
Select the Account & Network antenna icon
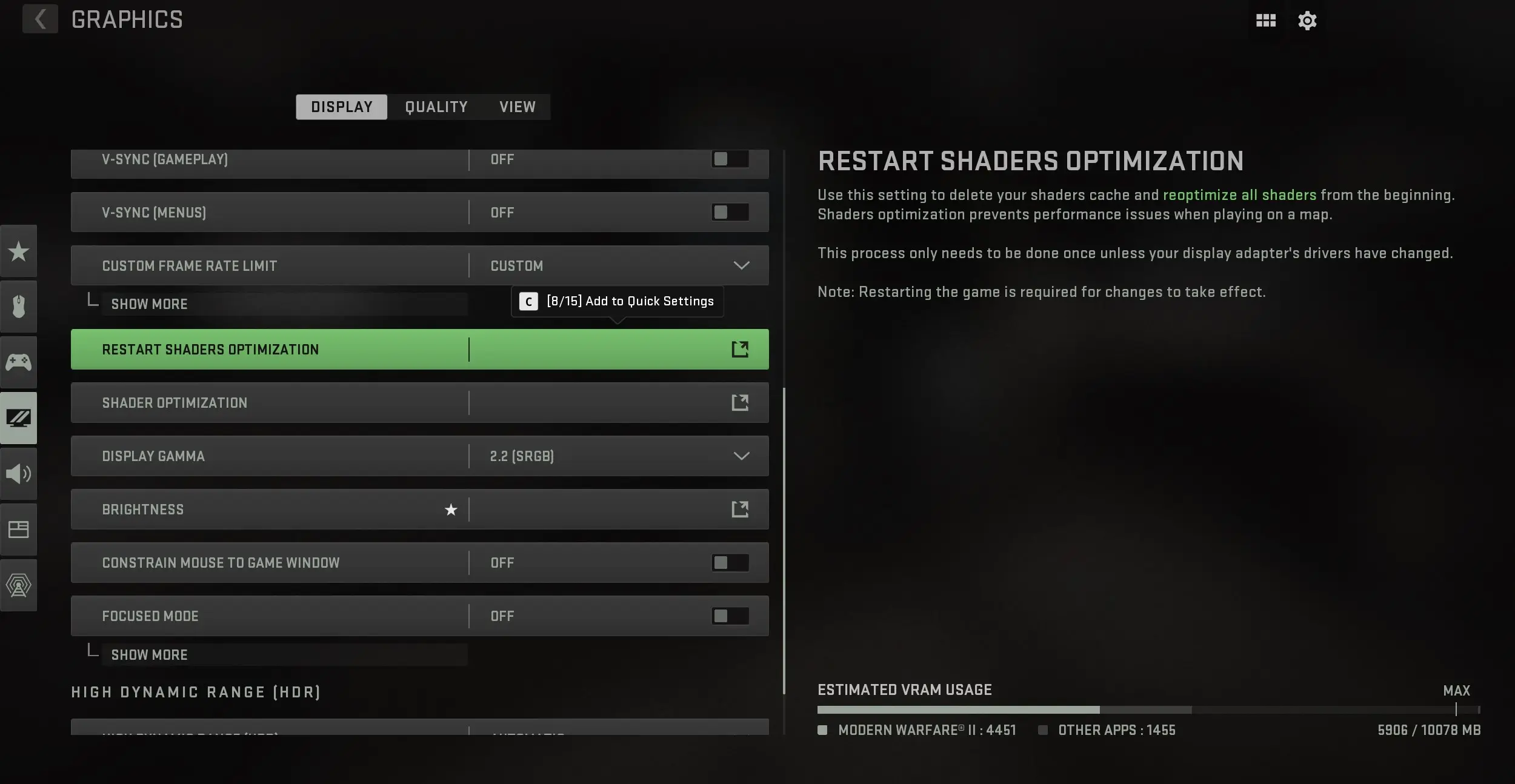coord(19,585)
